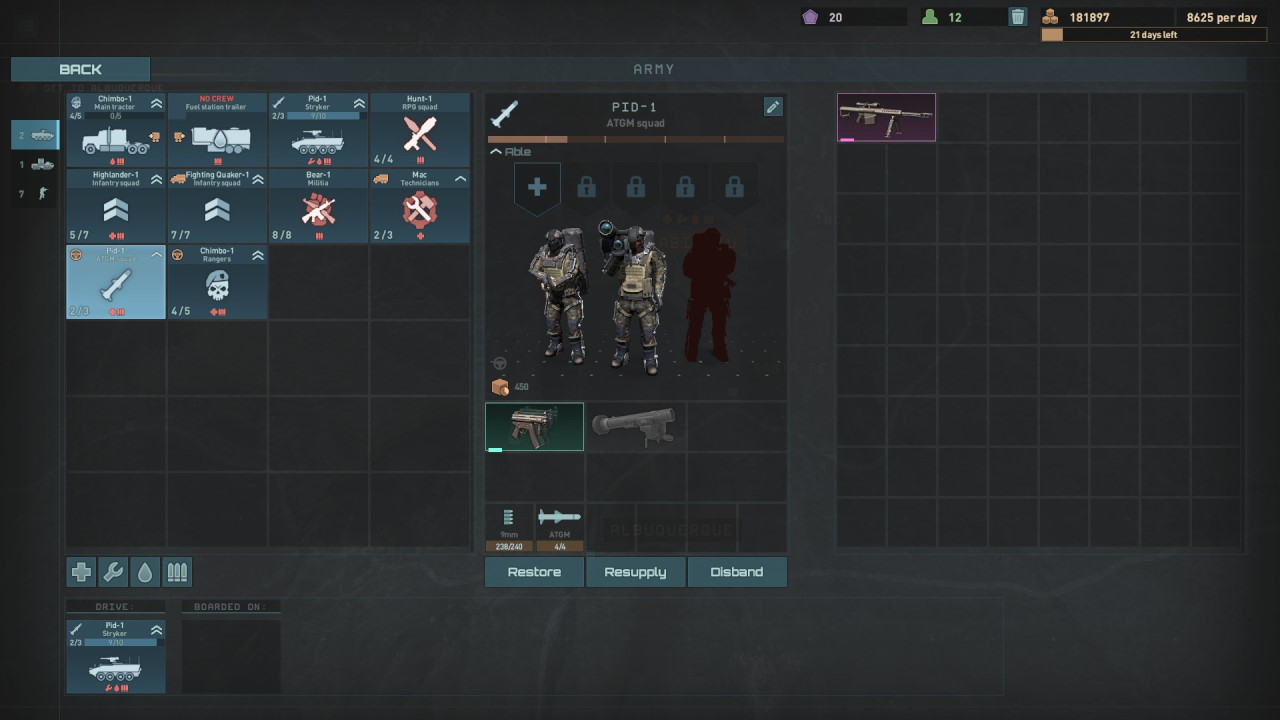Disband the PID-1 squad
Image resolution: width=1280 pixels, height=720 pixels.
pyautogui.click(x=737, y=572)
